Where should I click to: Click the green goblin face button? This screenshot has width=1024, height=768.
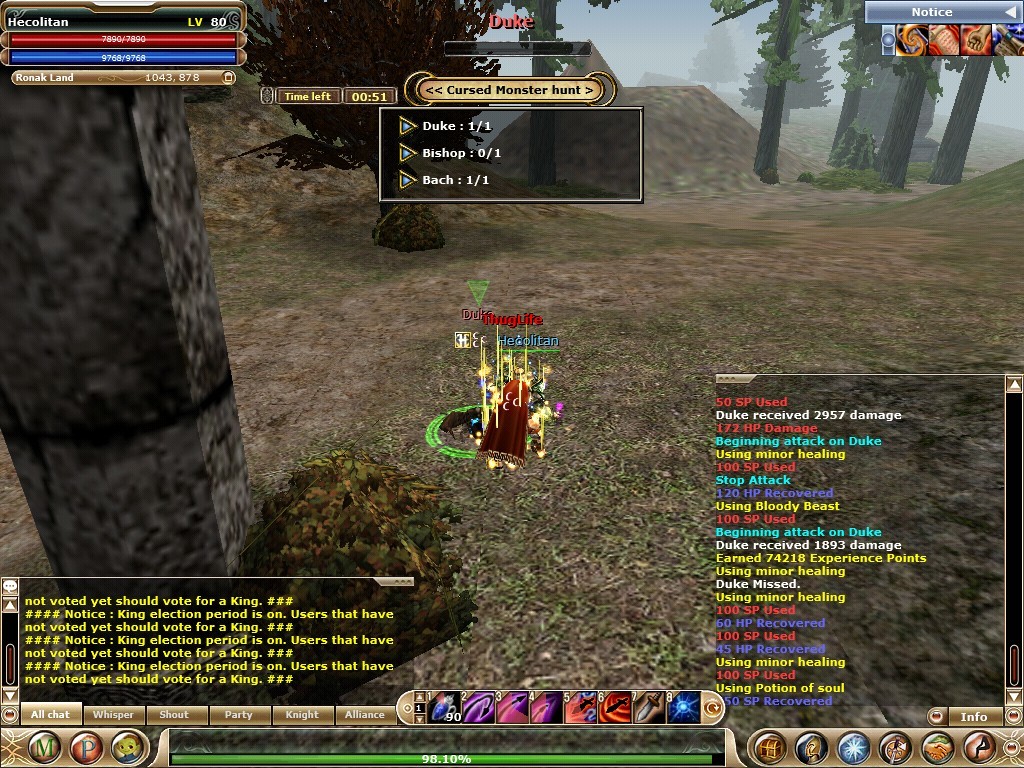tap(124, 747)
